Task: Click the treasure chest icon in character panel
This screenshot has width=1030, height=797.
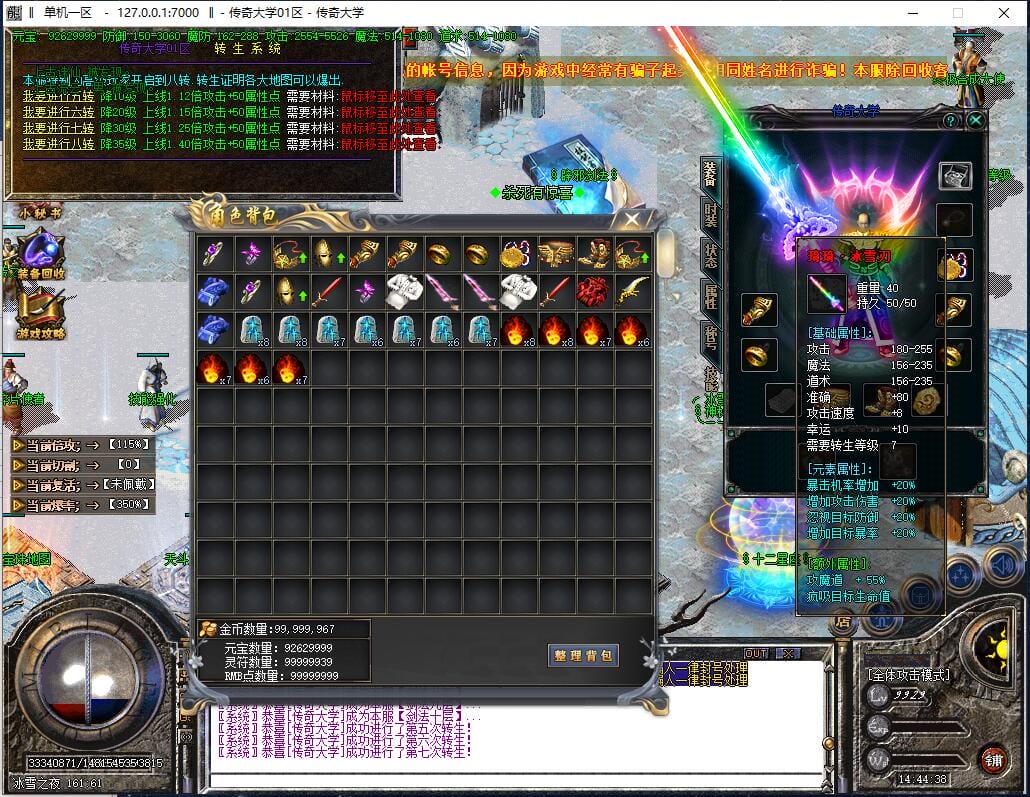Action: pyautogui.click(x=955, y=176)
